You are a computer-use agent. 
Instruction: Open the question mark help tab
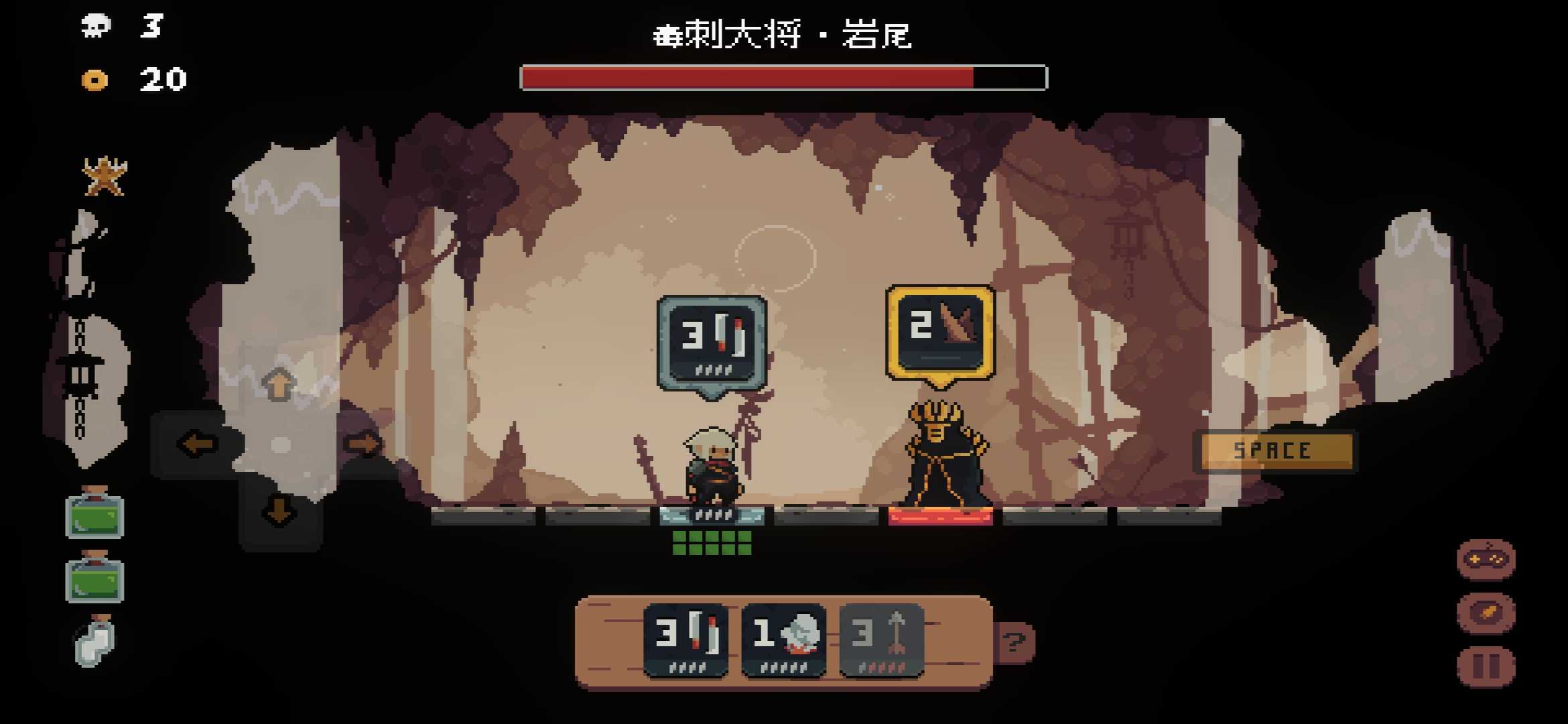pyautogui.click(x=1015, y=642)
